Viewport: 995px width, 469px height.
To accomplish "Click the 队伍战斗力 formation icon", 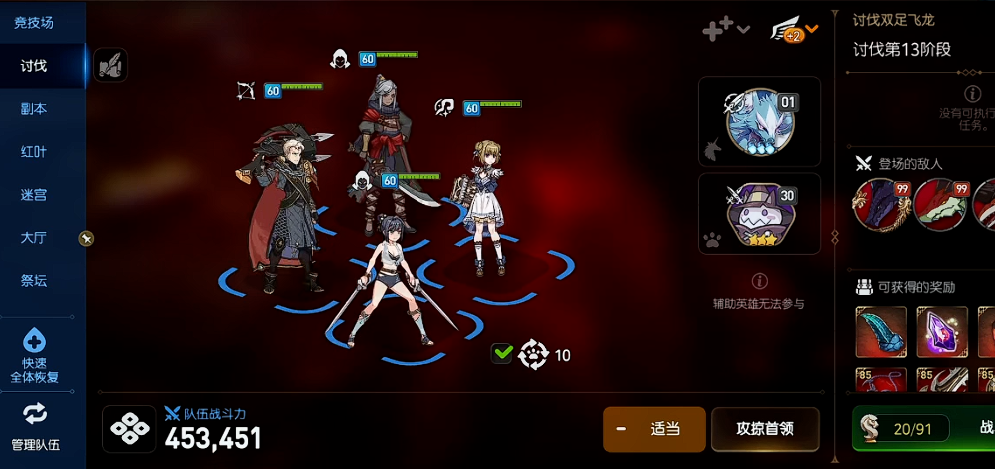I will click(130, 429).
